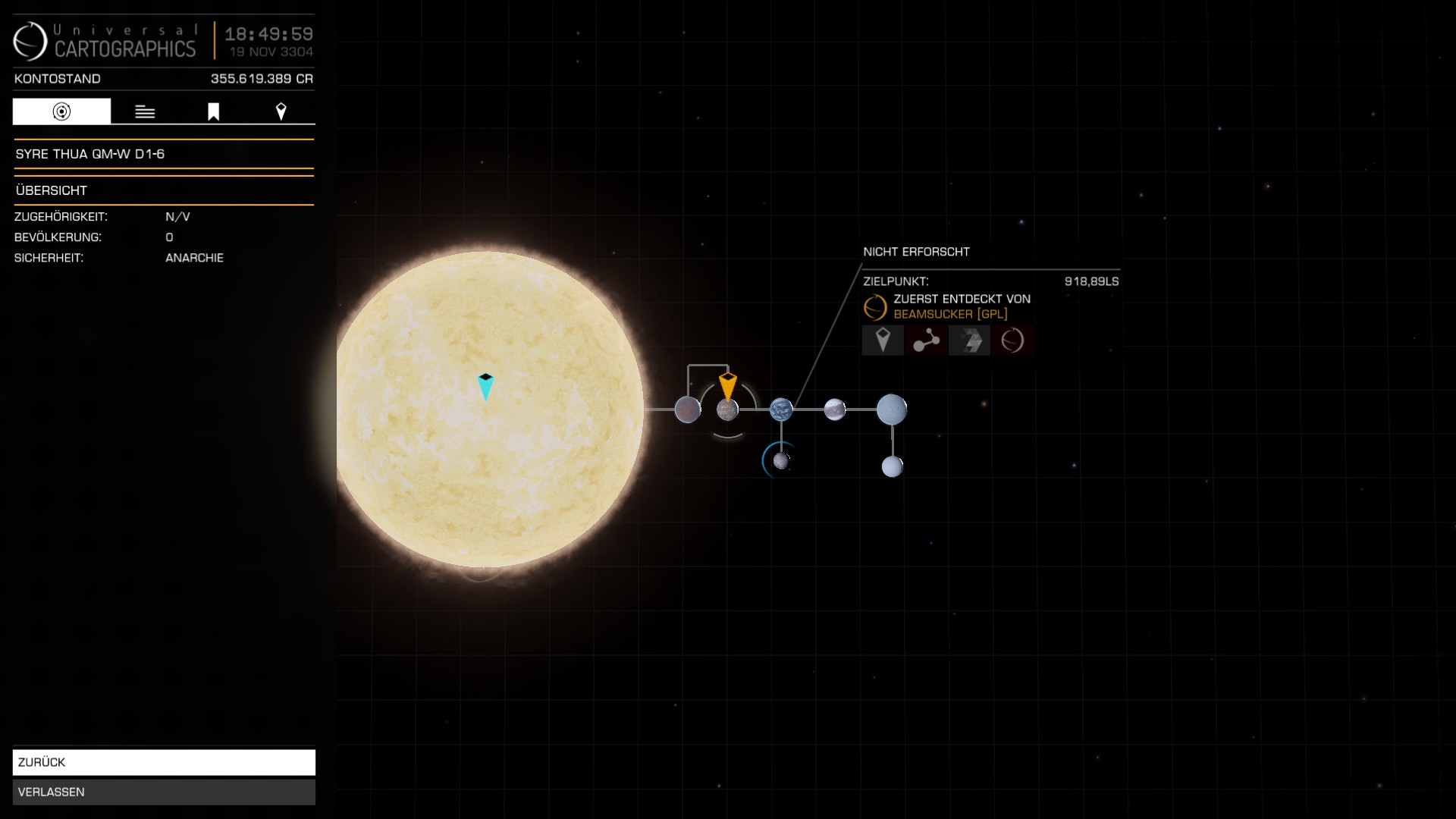This screenshot has height=819, width=1456.
Task: Choose VERLASSEN to exit cartographics
Action: [164, 792]
